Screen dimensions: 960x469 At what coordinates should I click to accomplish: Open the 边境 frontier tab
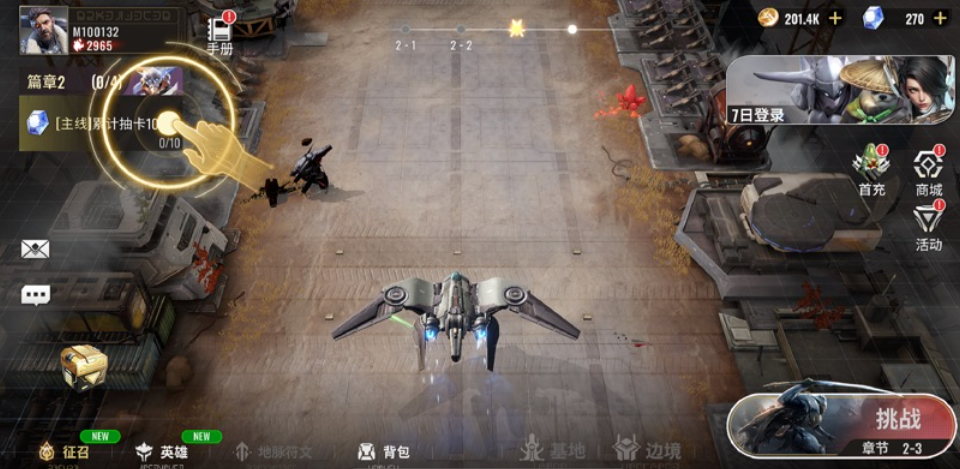[x=646, y=449]
